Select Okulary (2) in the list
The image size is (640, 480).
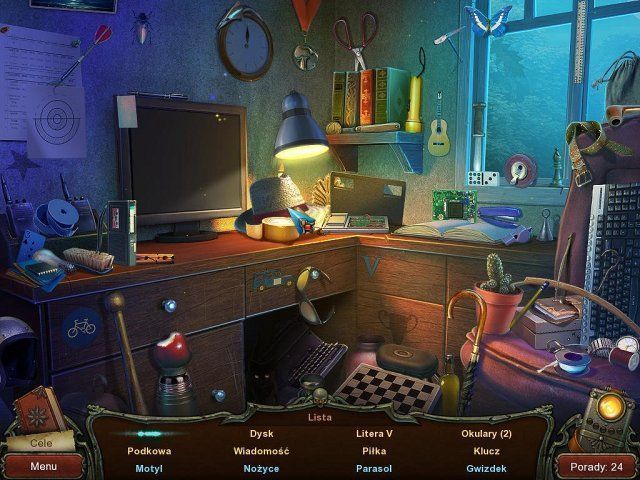(487, 434)
